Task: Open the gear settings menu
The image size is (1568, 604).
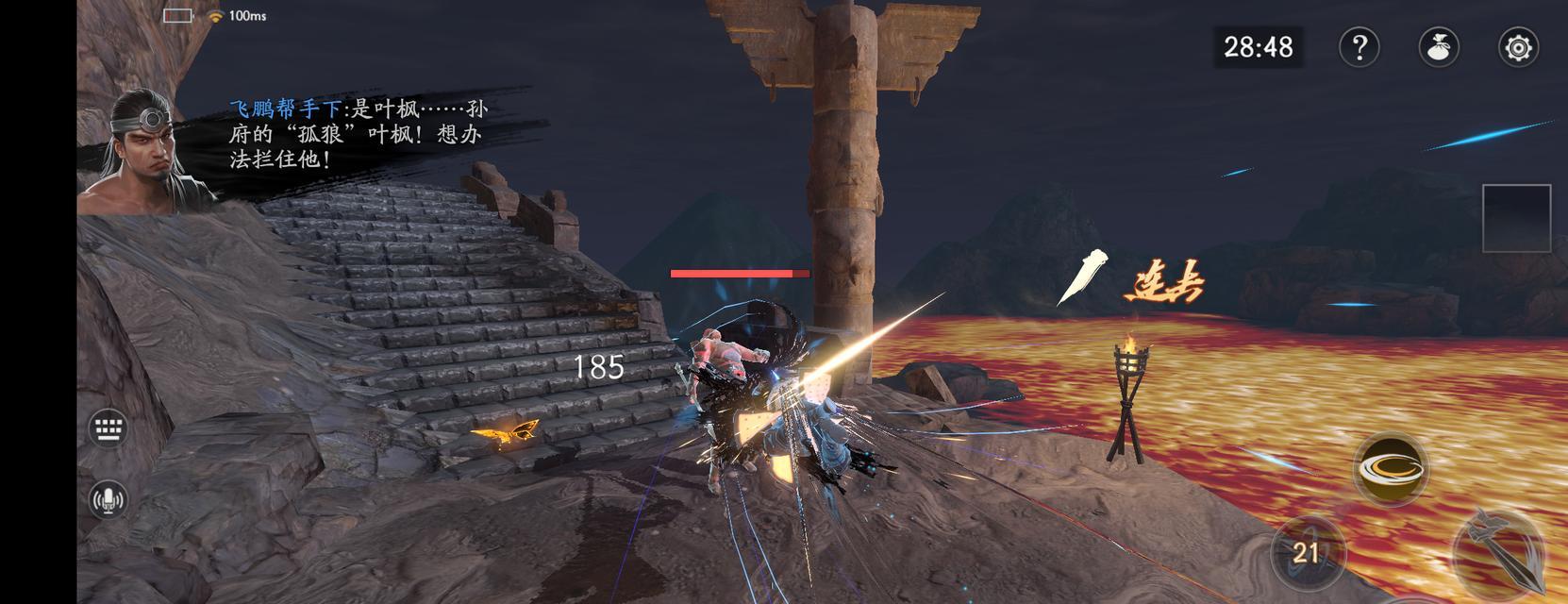Action: (x=1518, y=47)
